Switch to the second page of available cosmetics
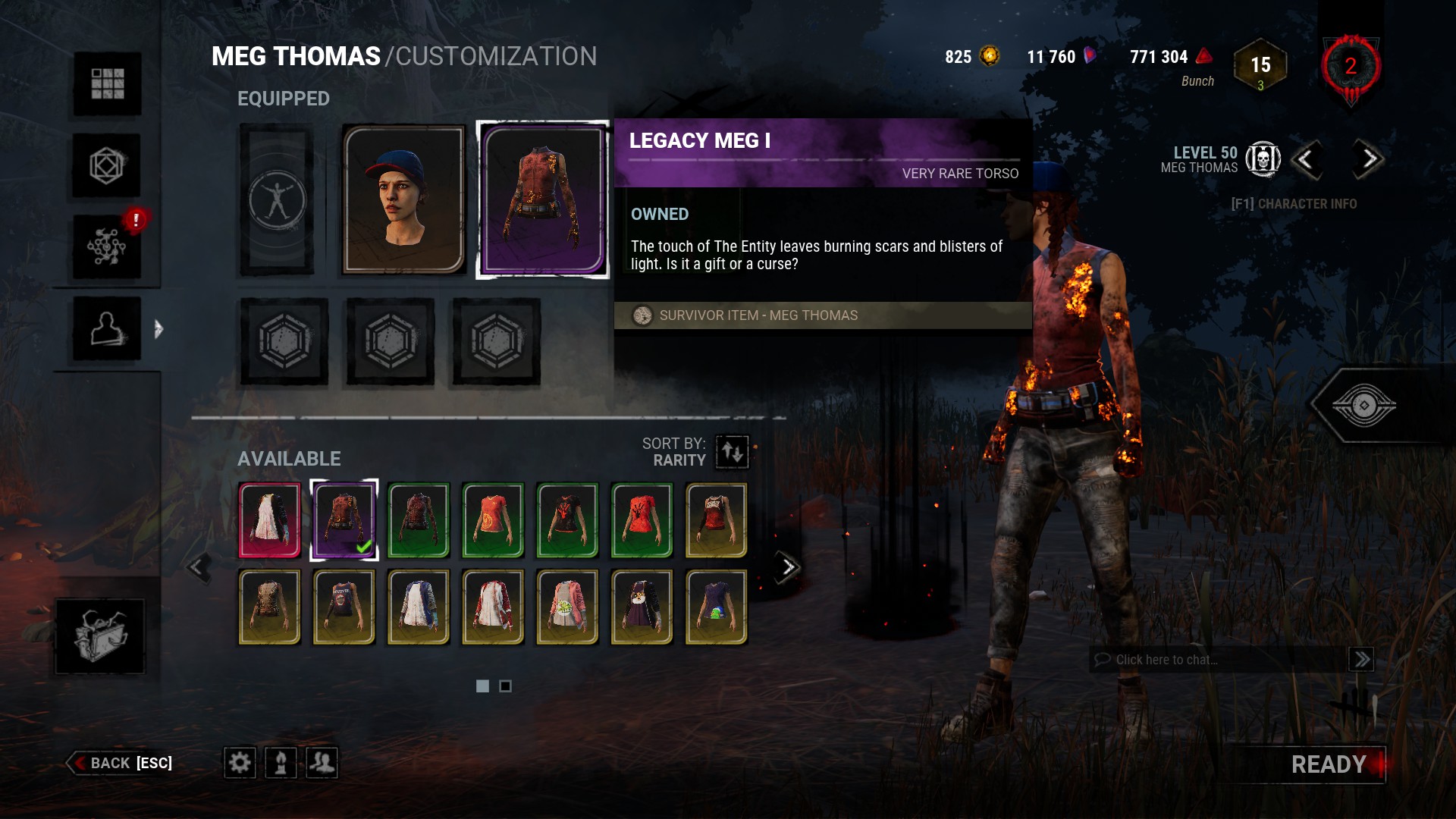The height and width of the screenshot is (819, 1456). point(507,686)
